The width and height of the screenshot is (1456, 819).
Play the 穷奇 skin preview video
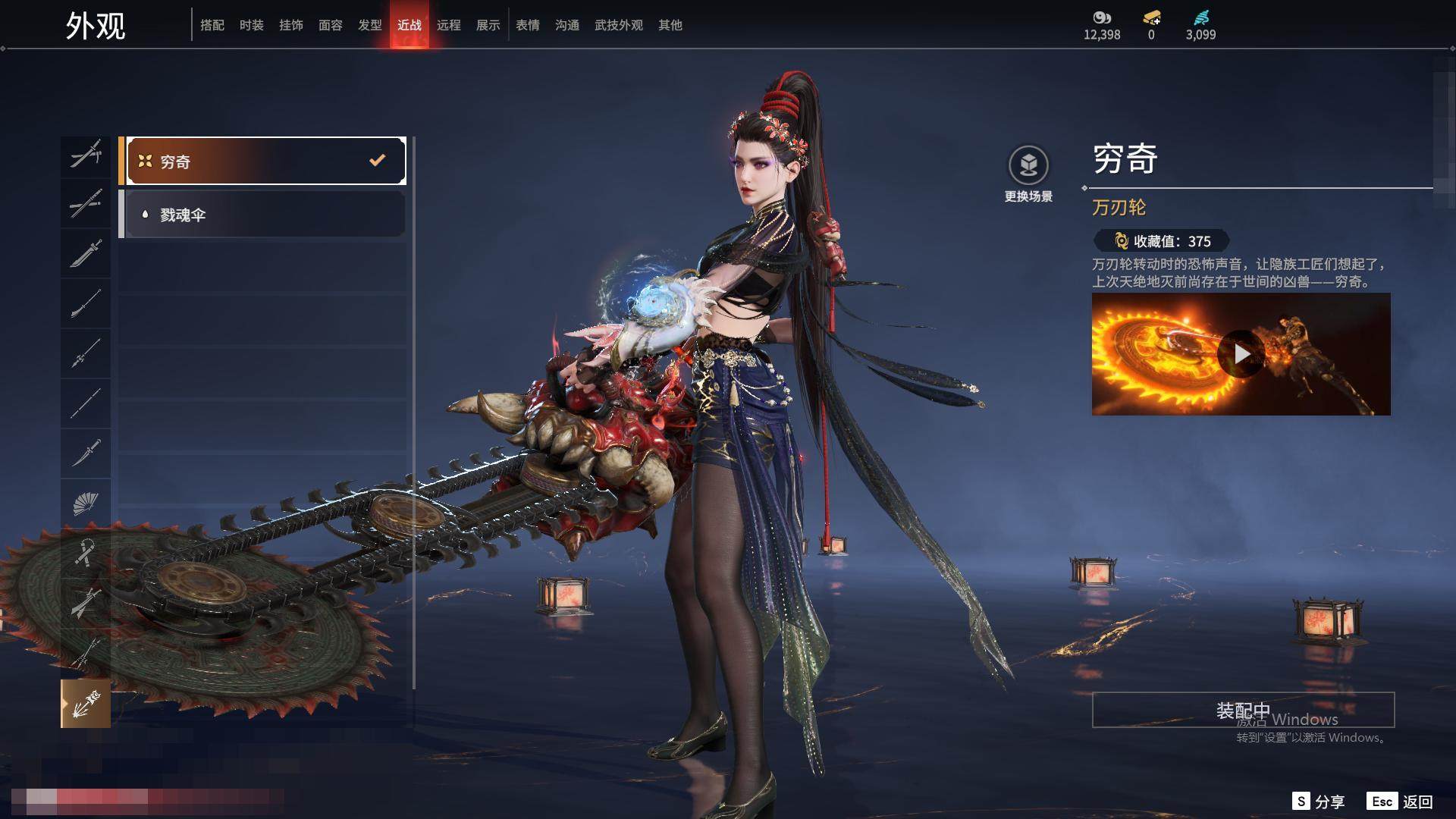click(1241, 354)
